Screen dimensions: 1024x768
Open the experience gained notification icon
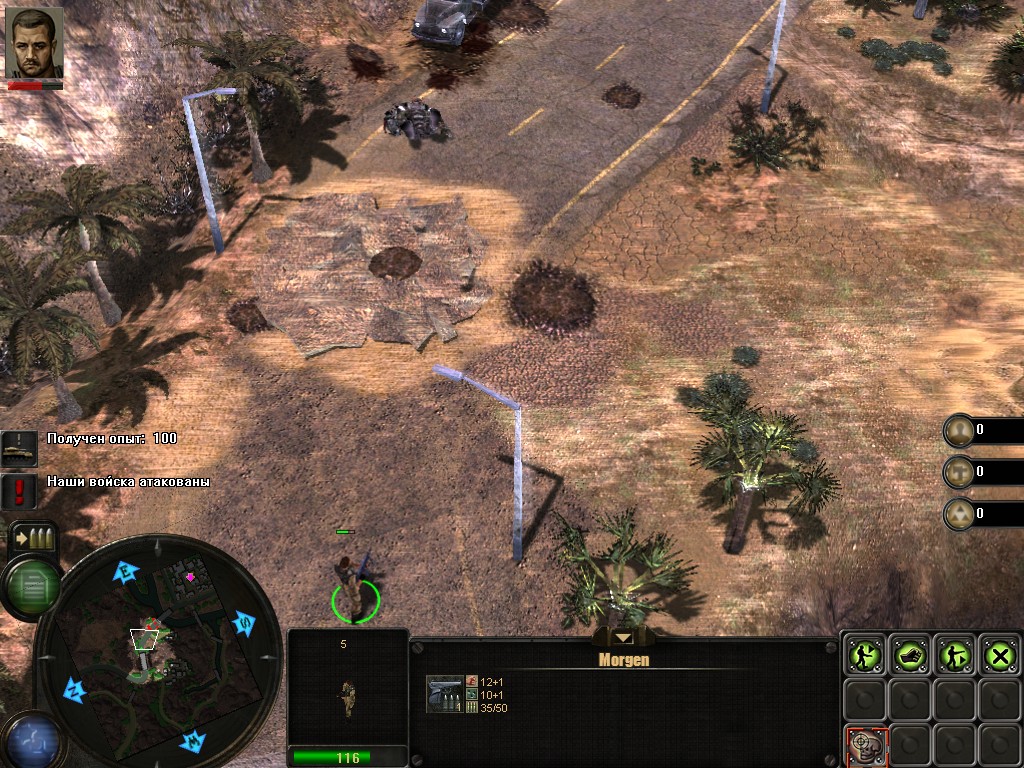pyautogui.click(x=19, y=447)
